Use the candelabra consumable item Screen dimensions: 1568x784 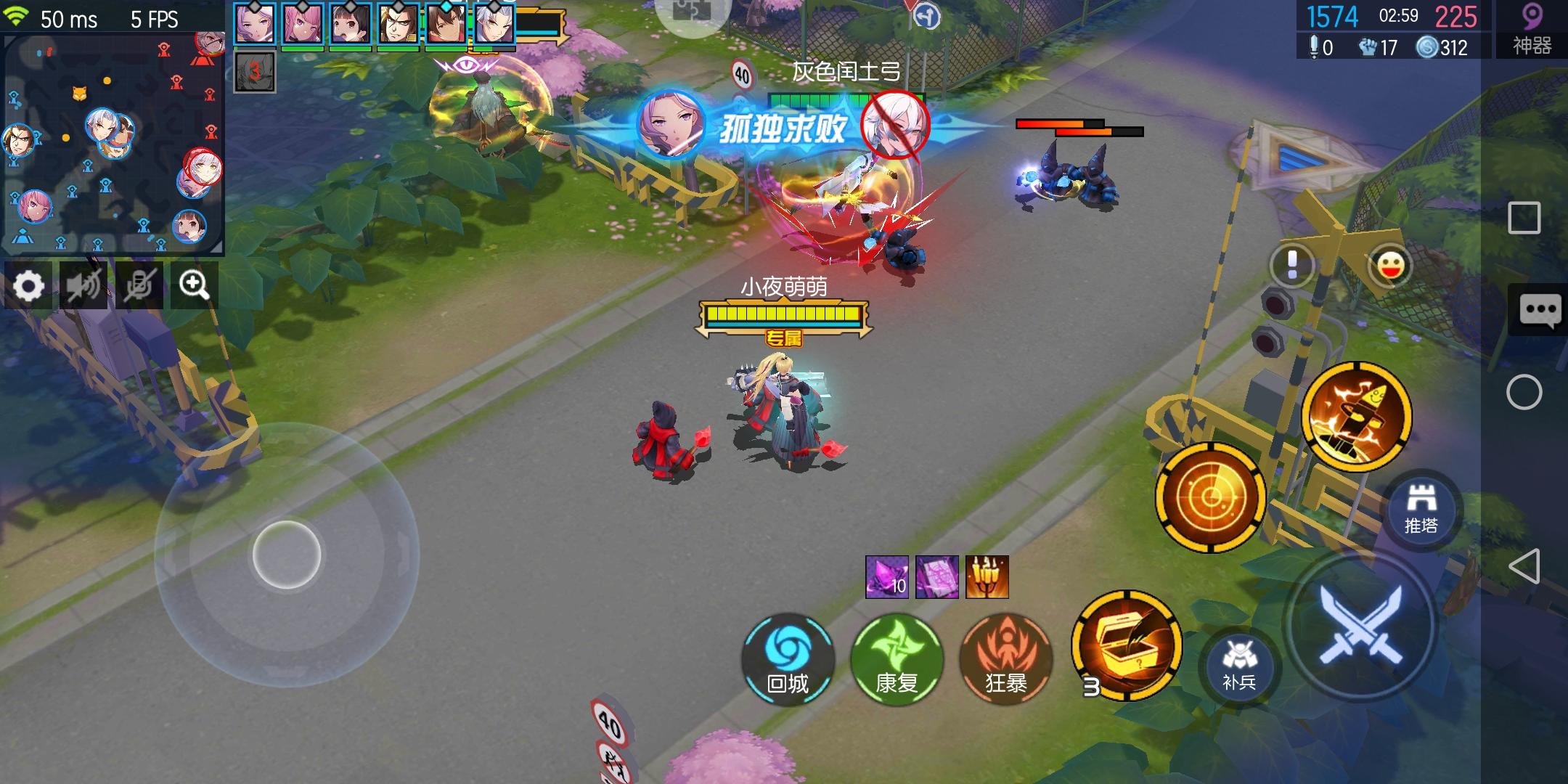pyautogui.click(x=989, y=577)
